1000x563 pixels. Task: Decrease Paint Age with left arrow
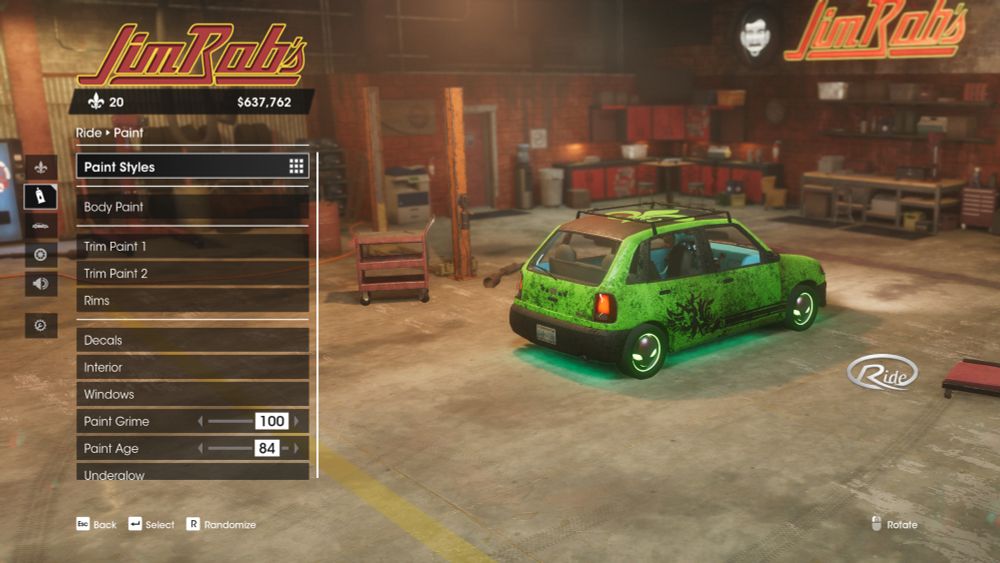[200, 449]
